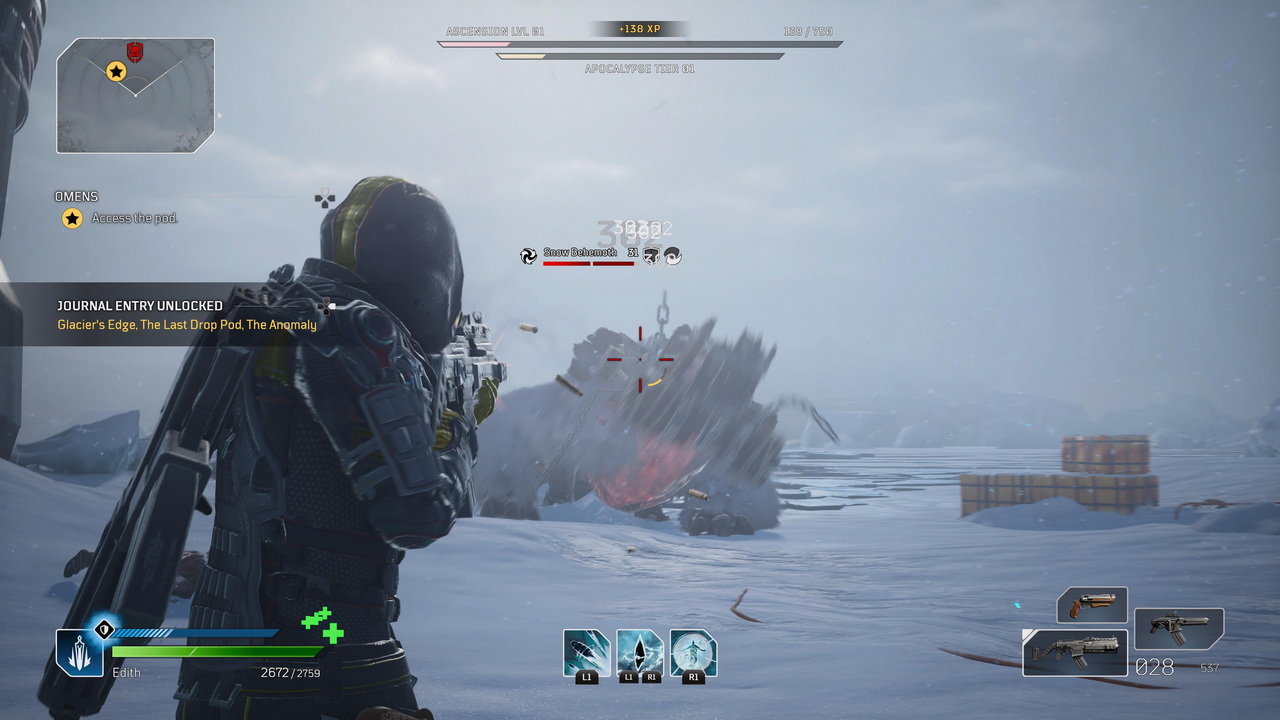Equip the secondary submachine gun slot

tap(1179, 628)
